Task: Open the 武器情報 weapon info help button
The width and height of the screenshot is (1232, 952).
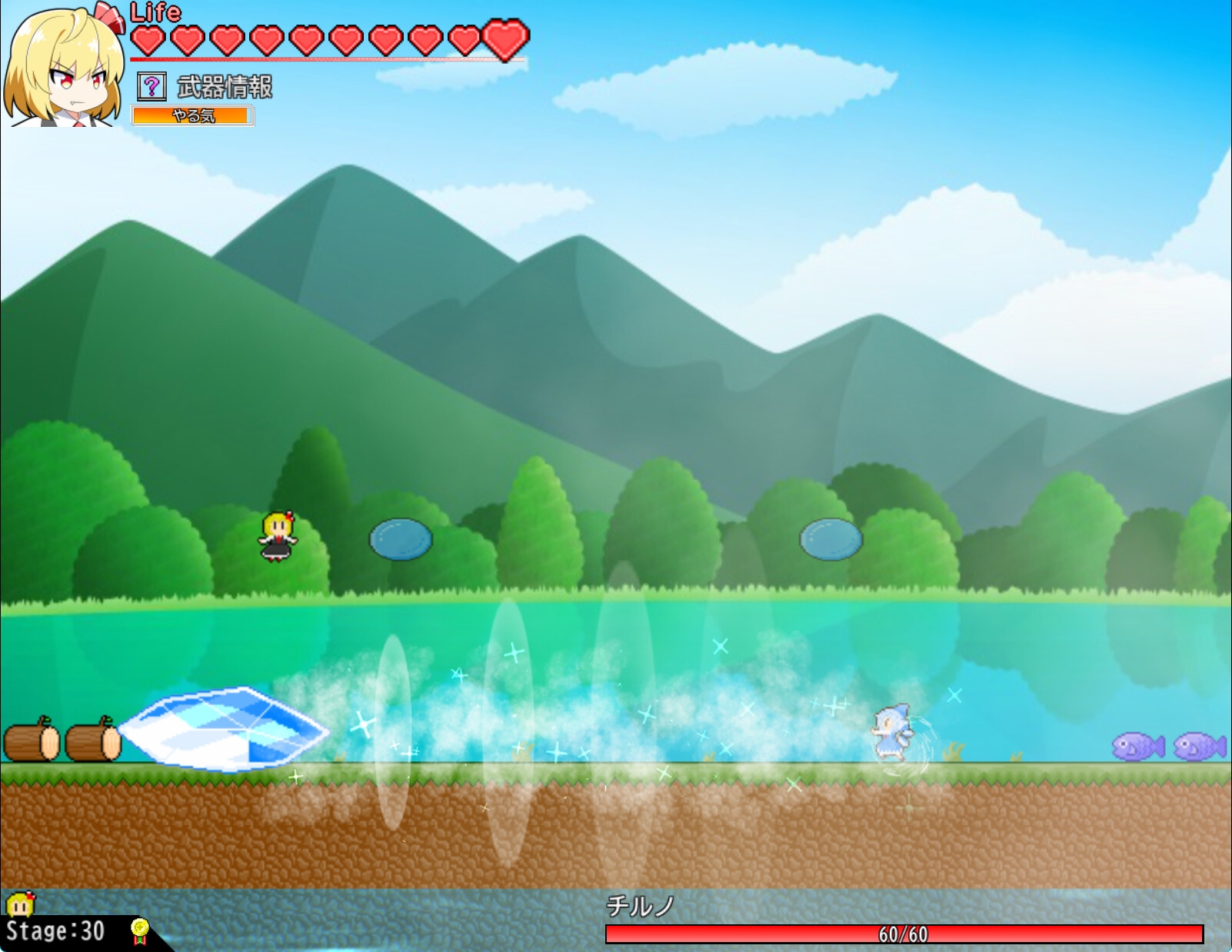Action: tap(152, 86)
